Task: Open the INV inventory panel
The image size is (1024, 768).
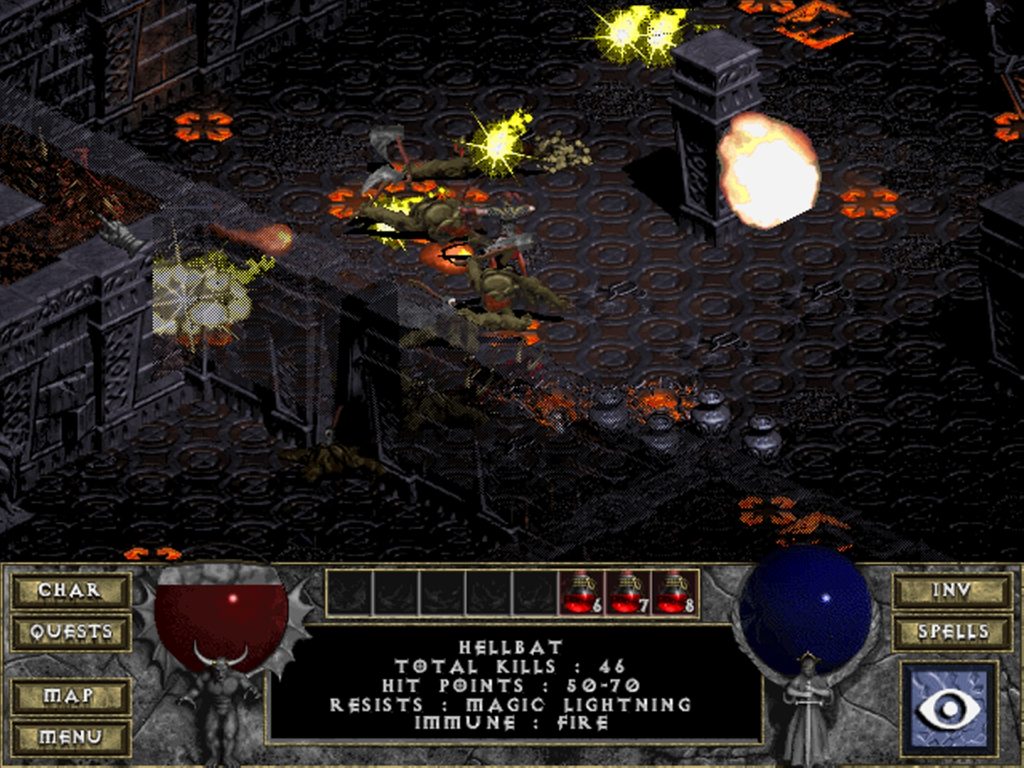Action: [x=952, y=590]
